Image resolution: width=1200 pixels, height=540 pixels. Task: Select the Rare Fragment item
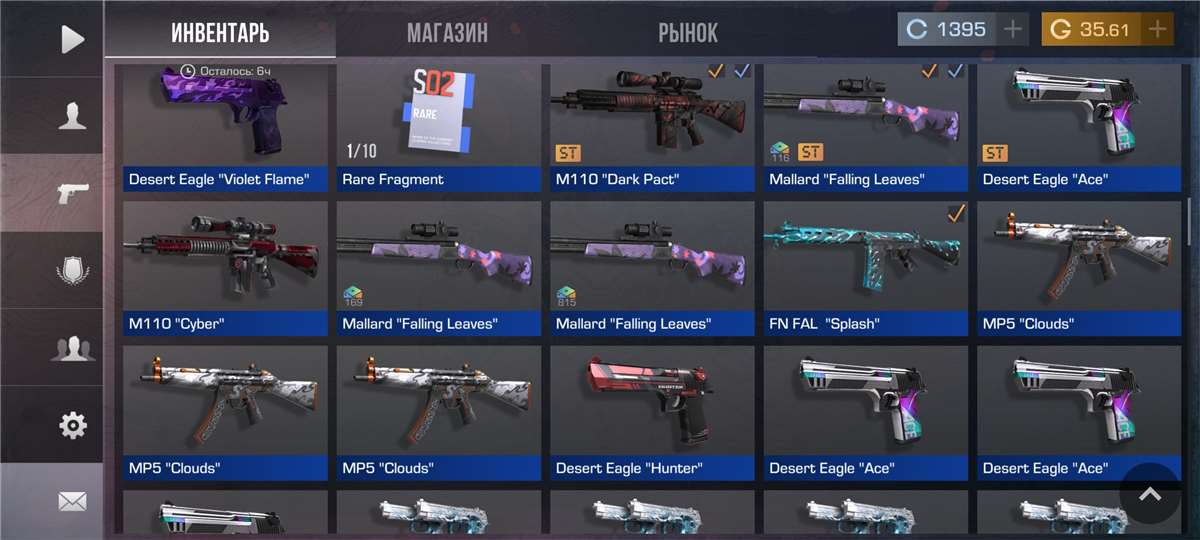(x=438, y=125)
